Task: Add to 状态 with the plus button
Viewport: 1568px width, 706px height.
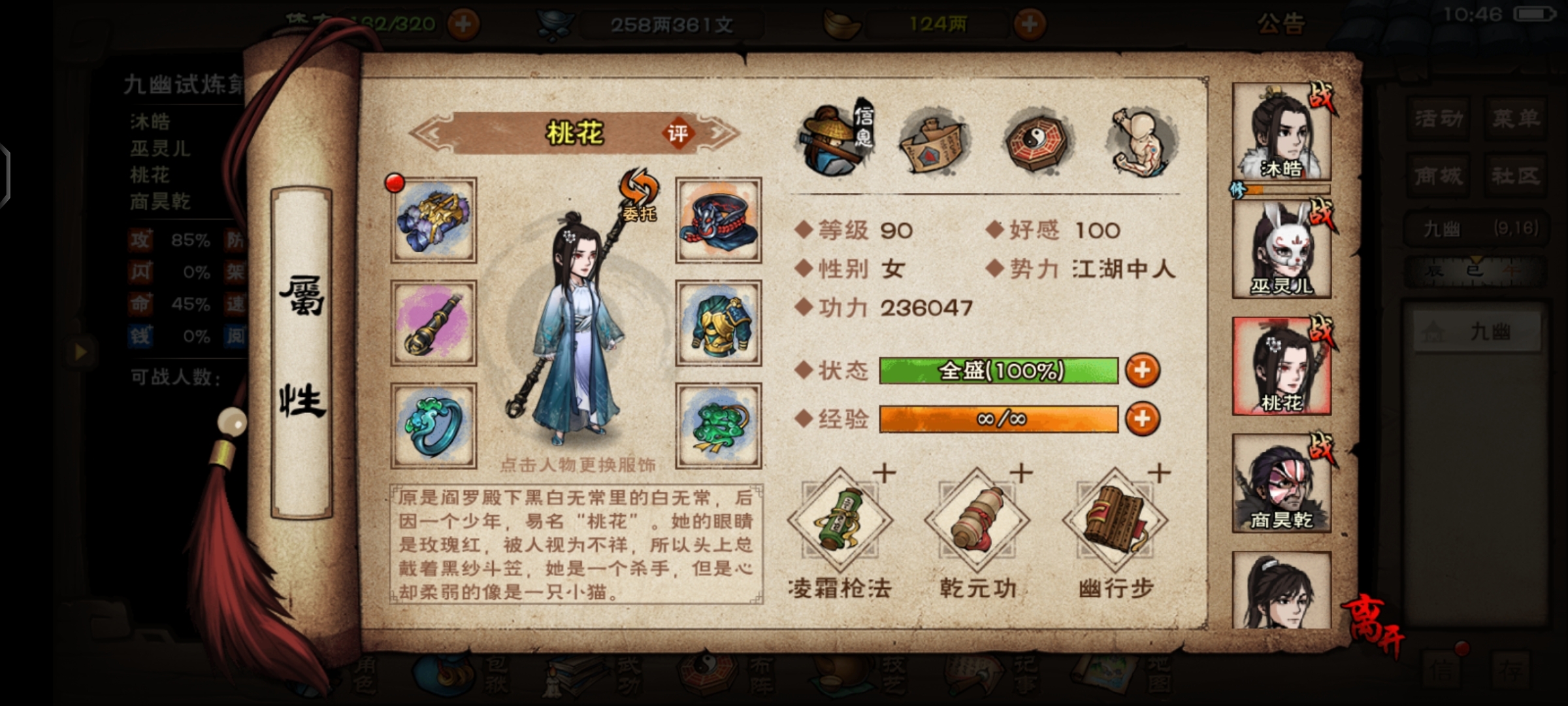Action: (1142, 371)
